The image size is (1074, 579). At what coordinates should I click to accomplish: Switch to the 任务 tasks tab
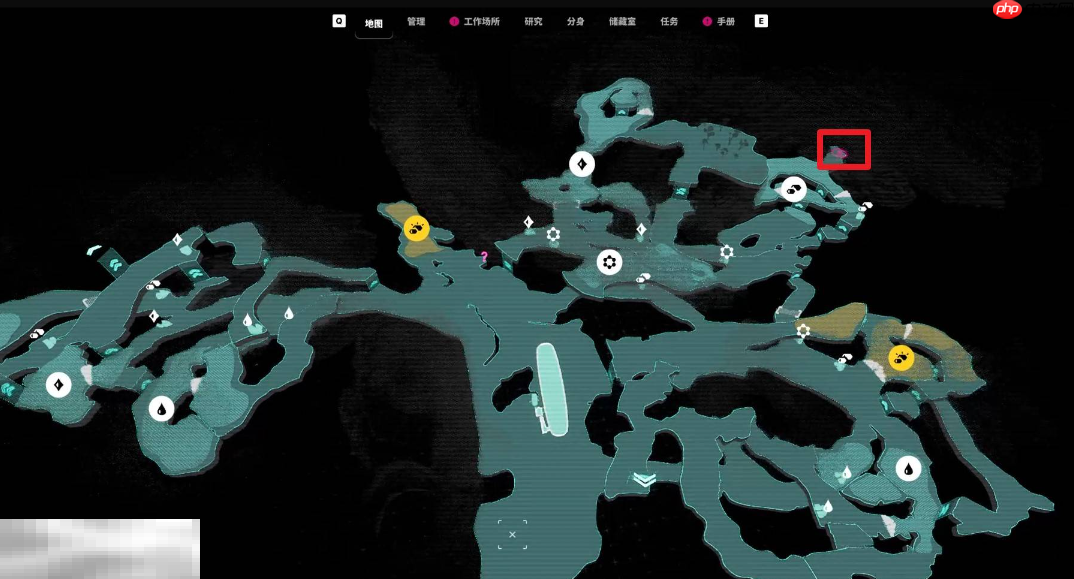coord(669,21)
